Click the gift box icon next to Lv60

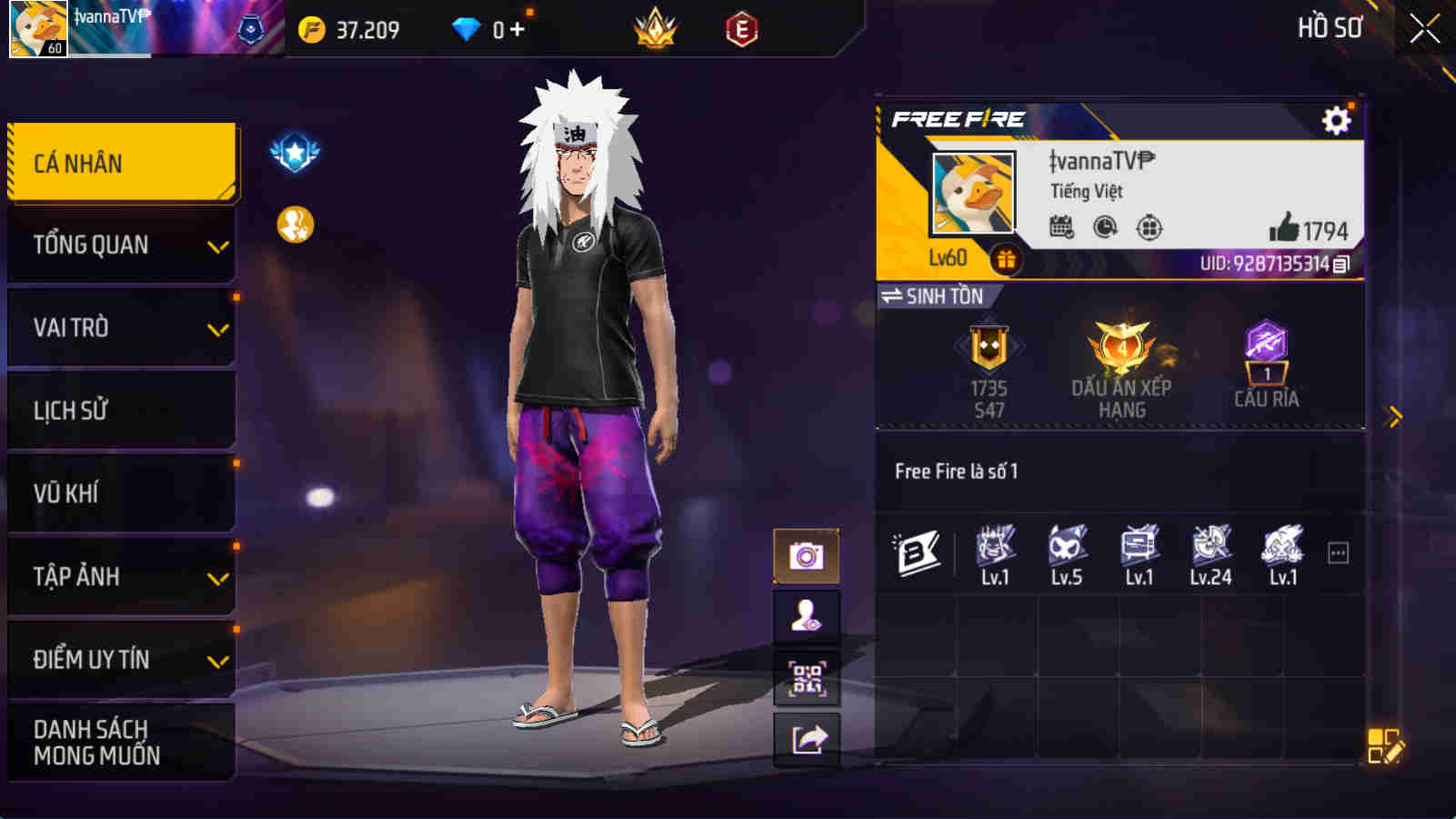(1004, 258)
